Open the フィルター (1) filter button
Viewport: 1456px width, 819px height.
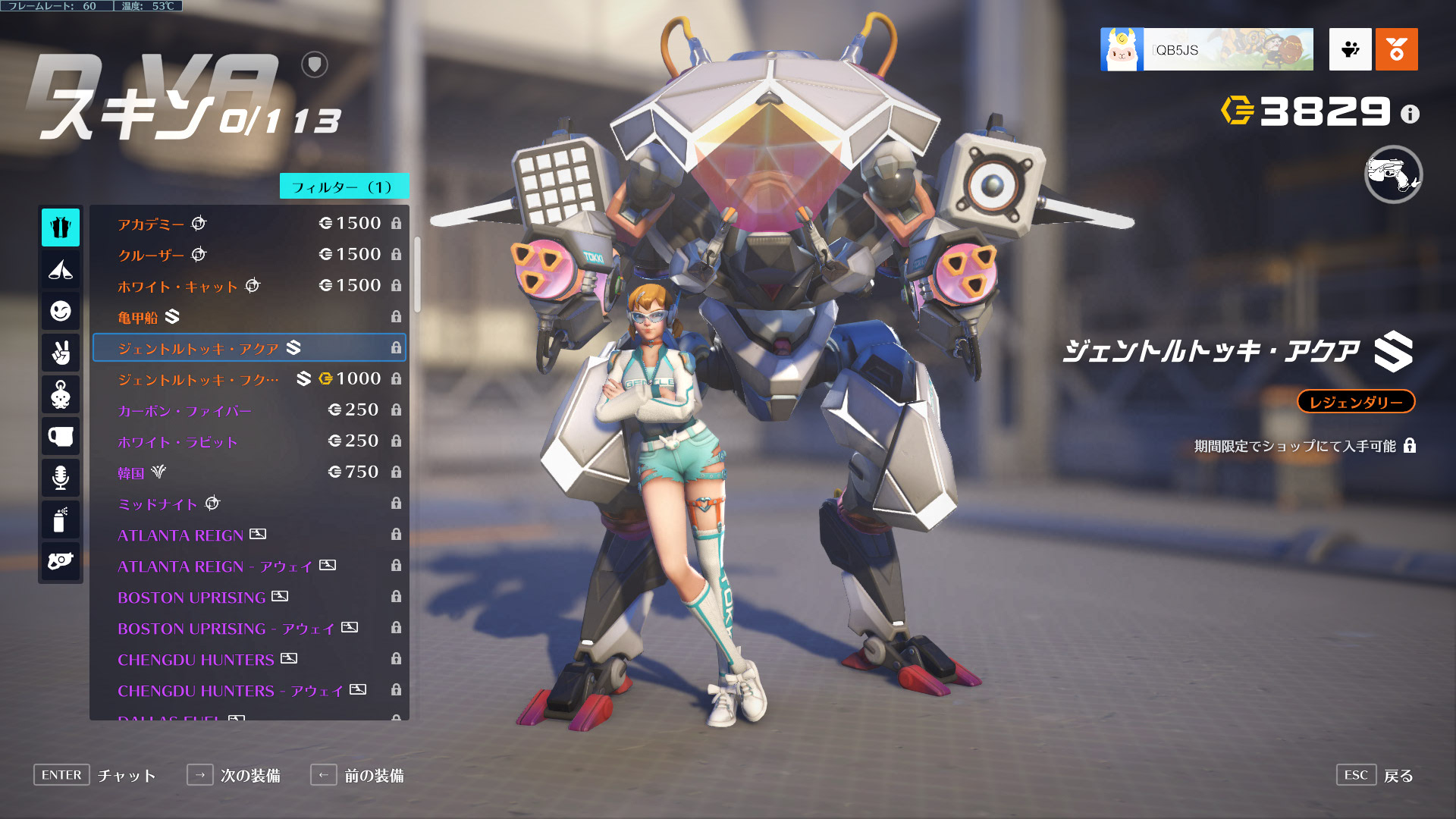tap(344, 187)
